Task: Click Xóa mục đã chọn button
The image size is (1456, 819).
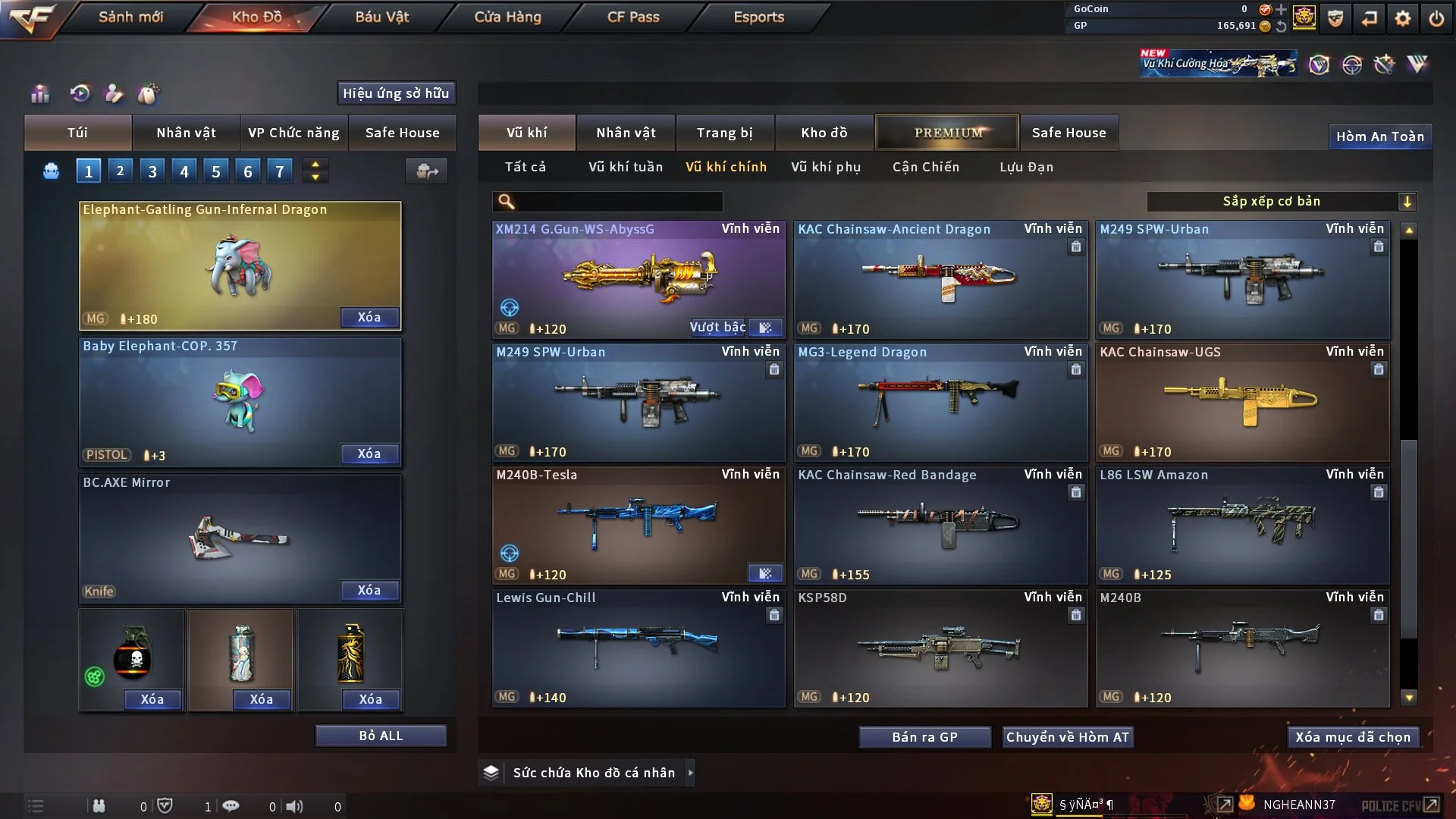Action: tap(1353, 737)
